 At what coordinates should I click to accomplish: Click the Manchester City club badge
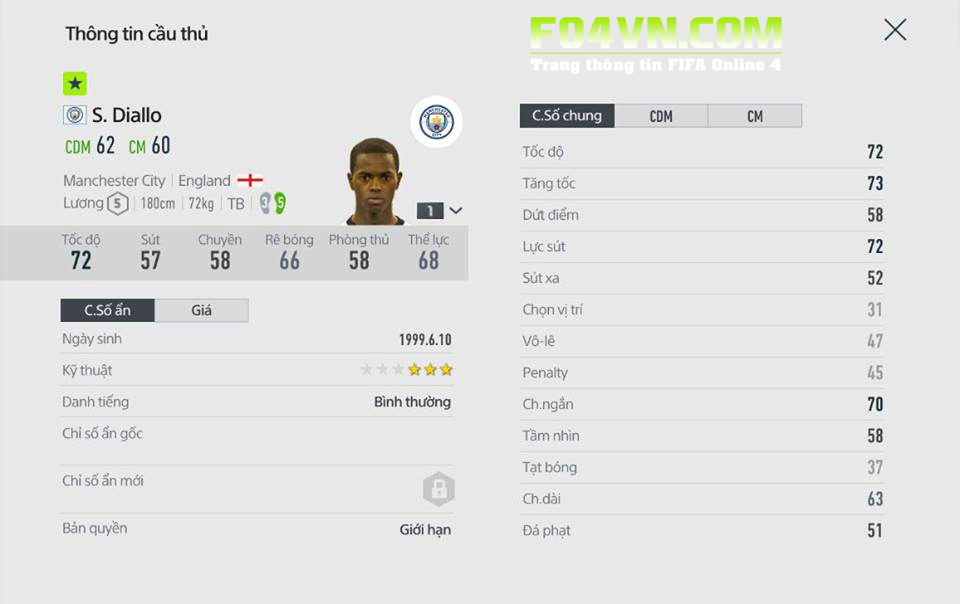tap(436, 122)
